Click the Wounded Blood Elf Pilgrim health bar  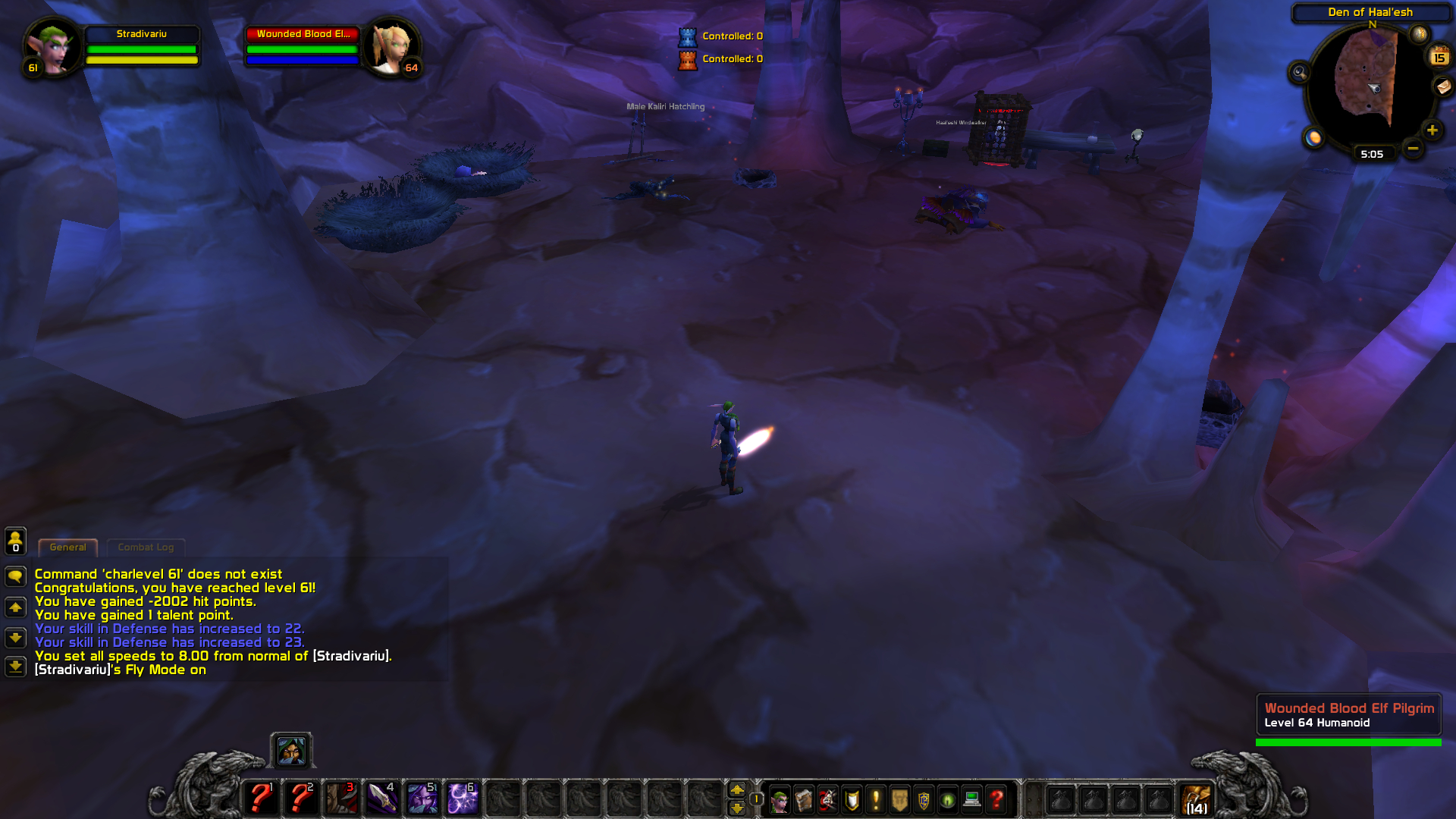tap(1348, 742)
